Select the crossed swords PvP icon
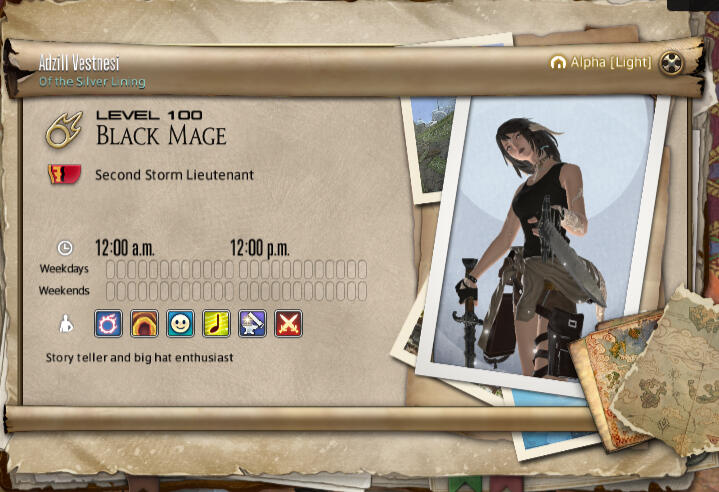 [288, 323]
